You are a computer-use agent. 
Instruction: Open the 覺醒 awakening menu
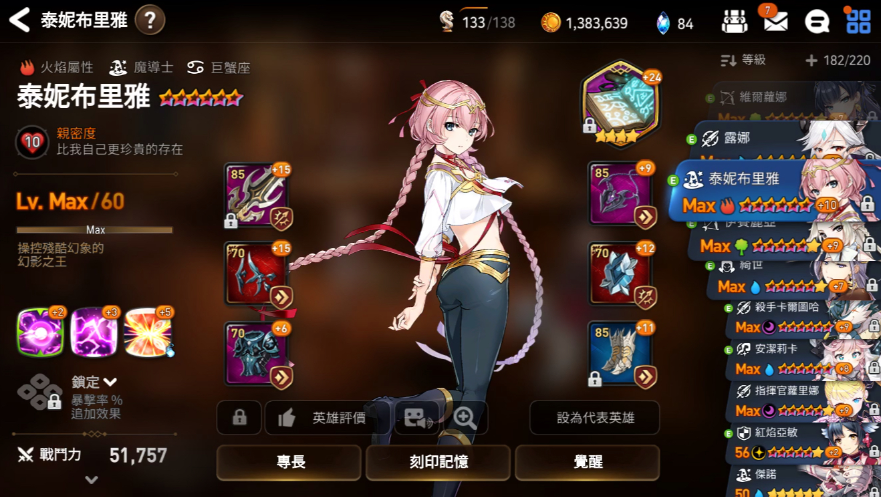(x=587, y=463)
